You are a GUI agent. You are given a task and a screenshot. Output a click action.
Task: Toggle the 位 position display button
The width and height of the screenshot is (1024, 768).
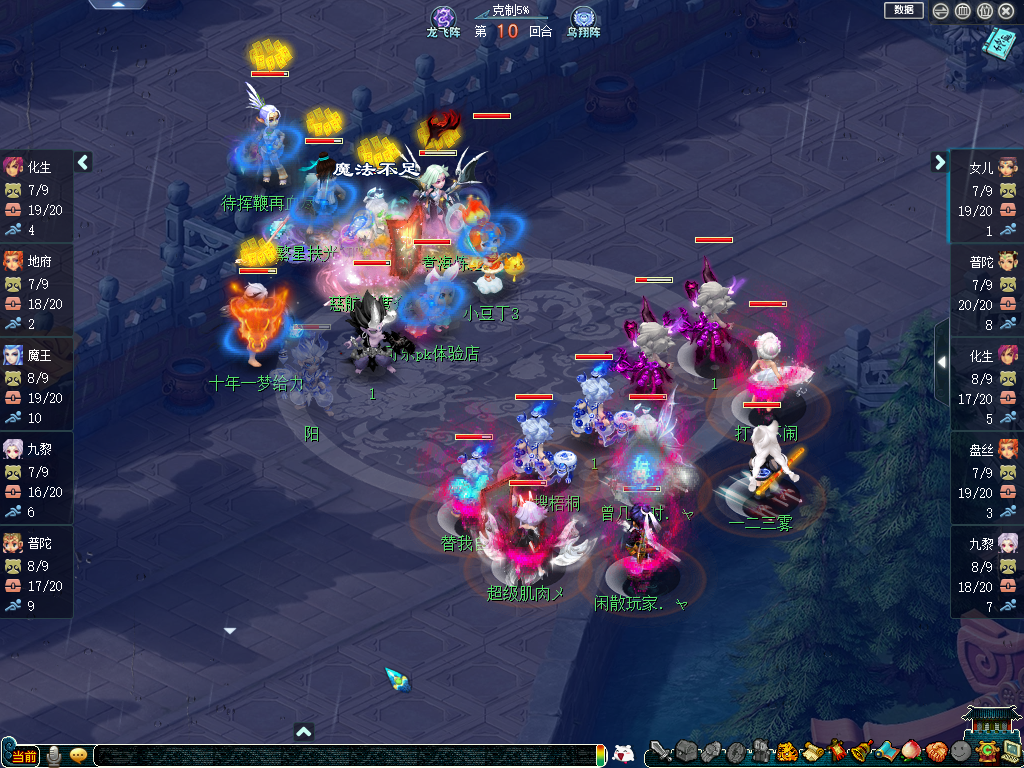tap(984, 11)
